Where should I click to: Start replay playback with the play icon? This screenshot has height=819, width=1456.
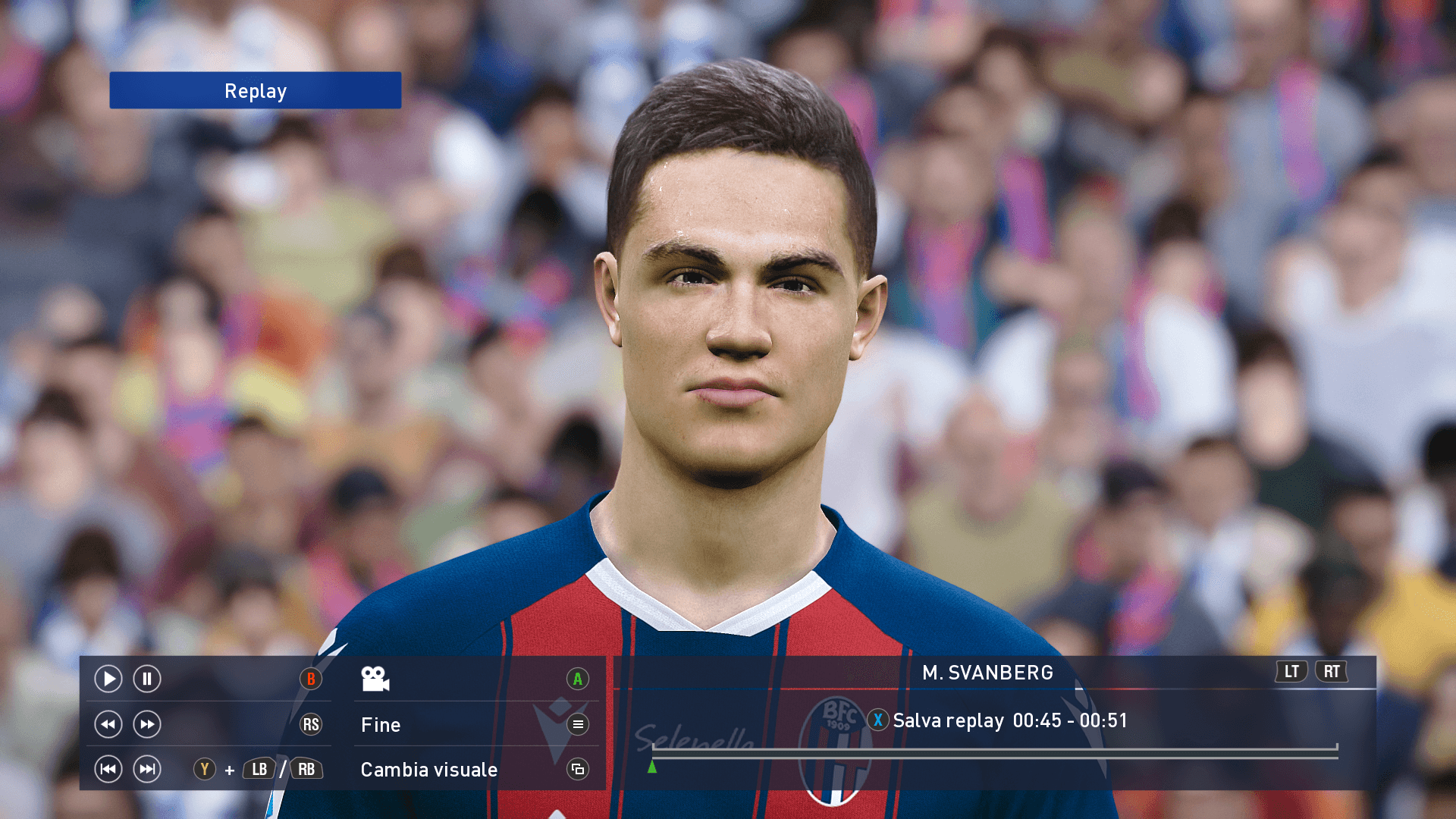108,679
